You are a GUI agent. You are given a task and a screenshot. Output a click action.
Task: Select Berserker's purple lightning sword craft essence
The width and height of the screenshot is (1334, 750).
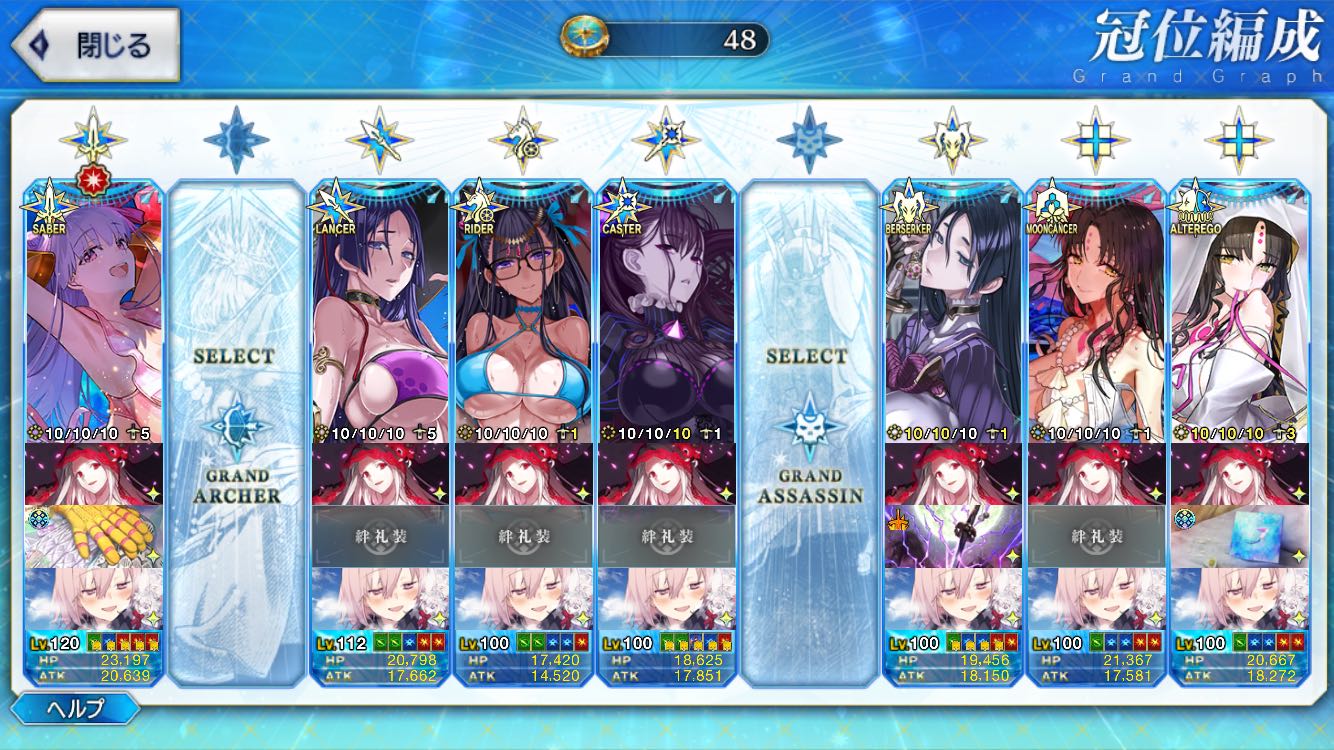[952, 536]
